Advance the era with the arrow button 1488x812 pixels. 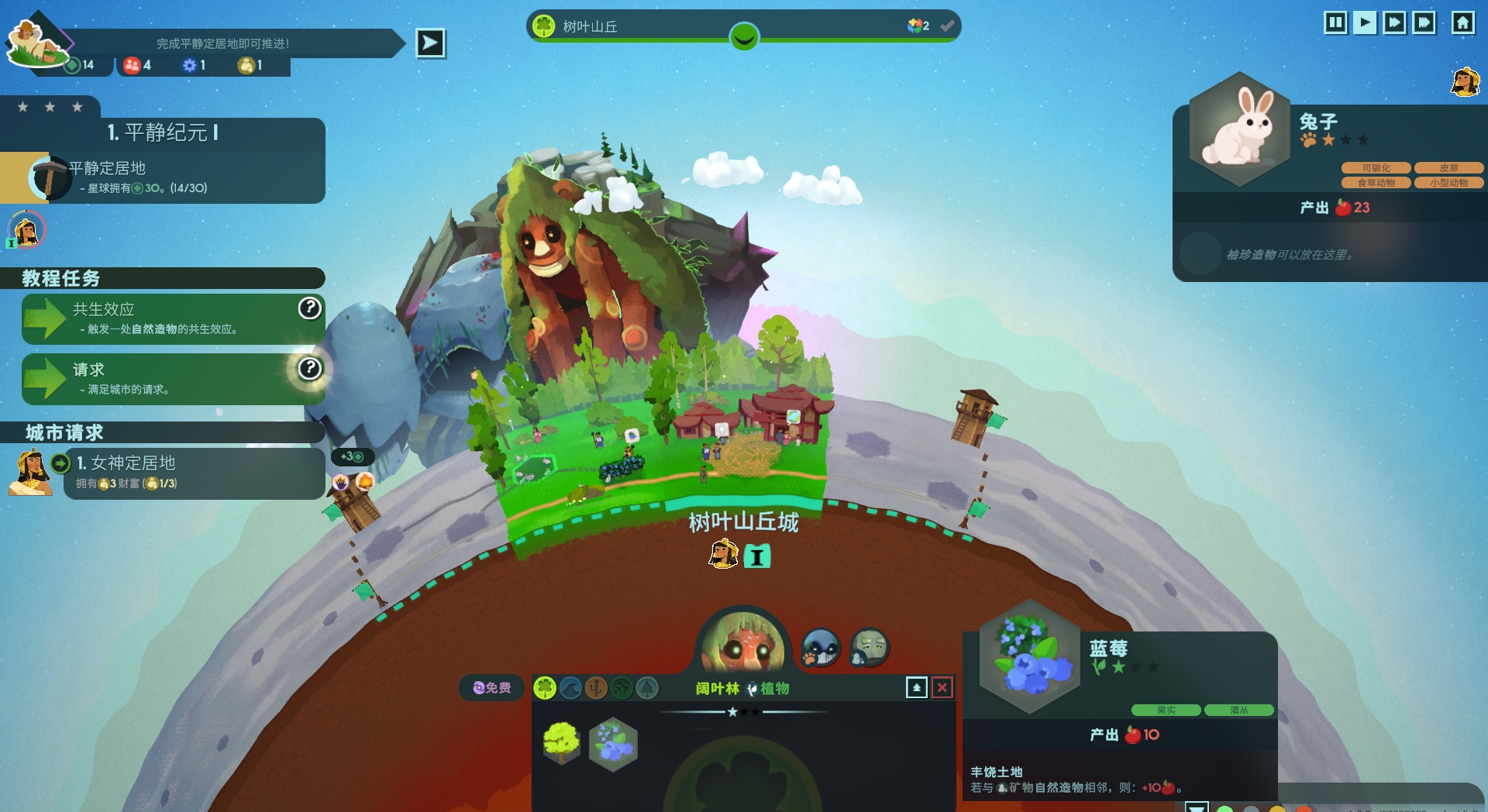coord(430,43)
